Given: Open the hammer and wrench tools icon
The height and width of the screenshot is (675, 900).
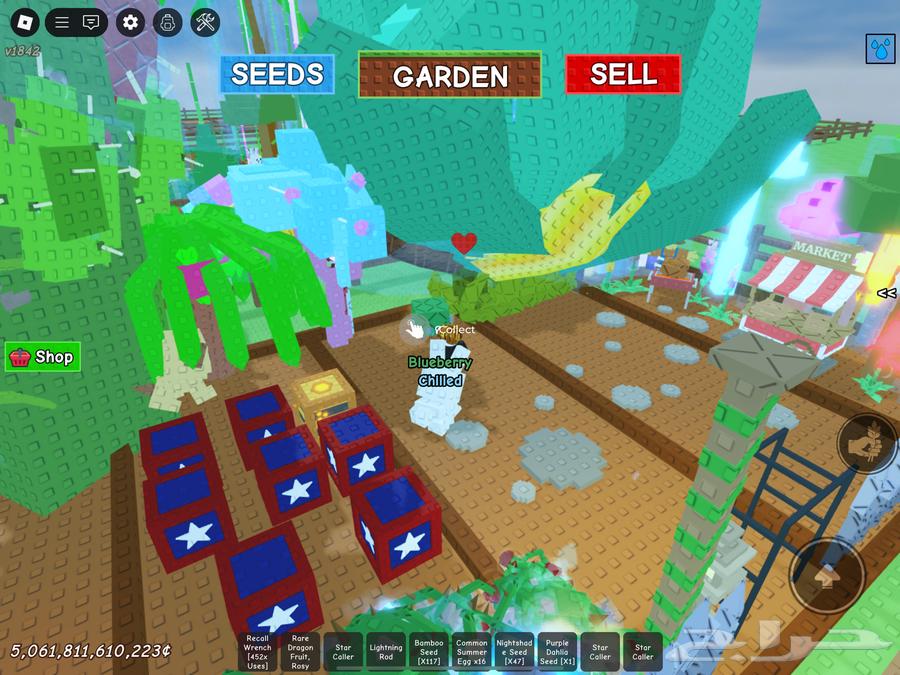Looking at the screenshot, I should click(x=205, y=22).
